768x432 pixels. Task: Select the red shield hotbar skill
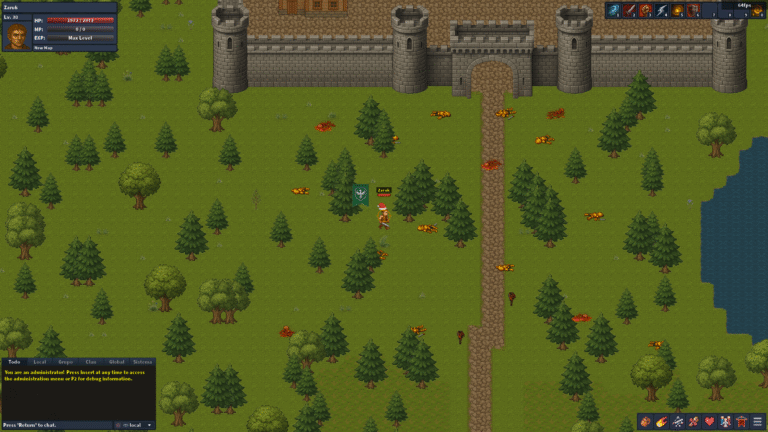click(693, 10)
